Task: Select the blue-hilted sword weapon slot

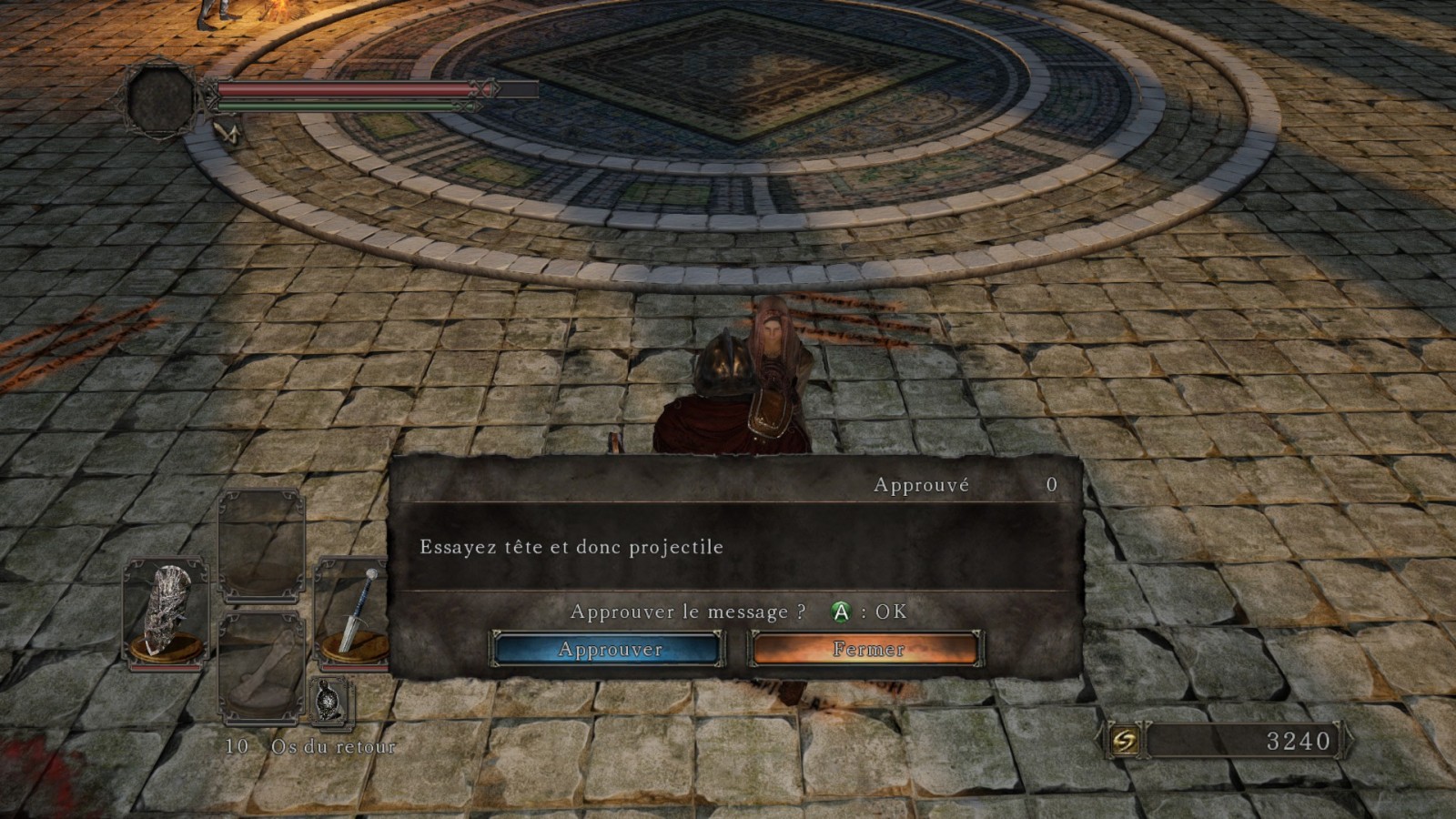Action: pyautogui.click(x=354, y=612)
